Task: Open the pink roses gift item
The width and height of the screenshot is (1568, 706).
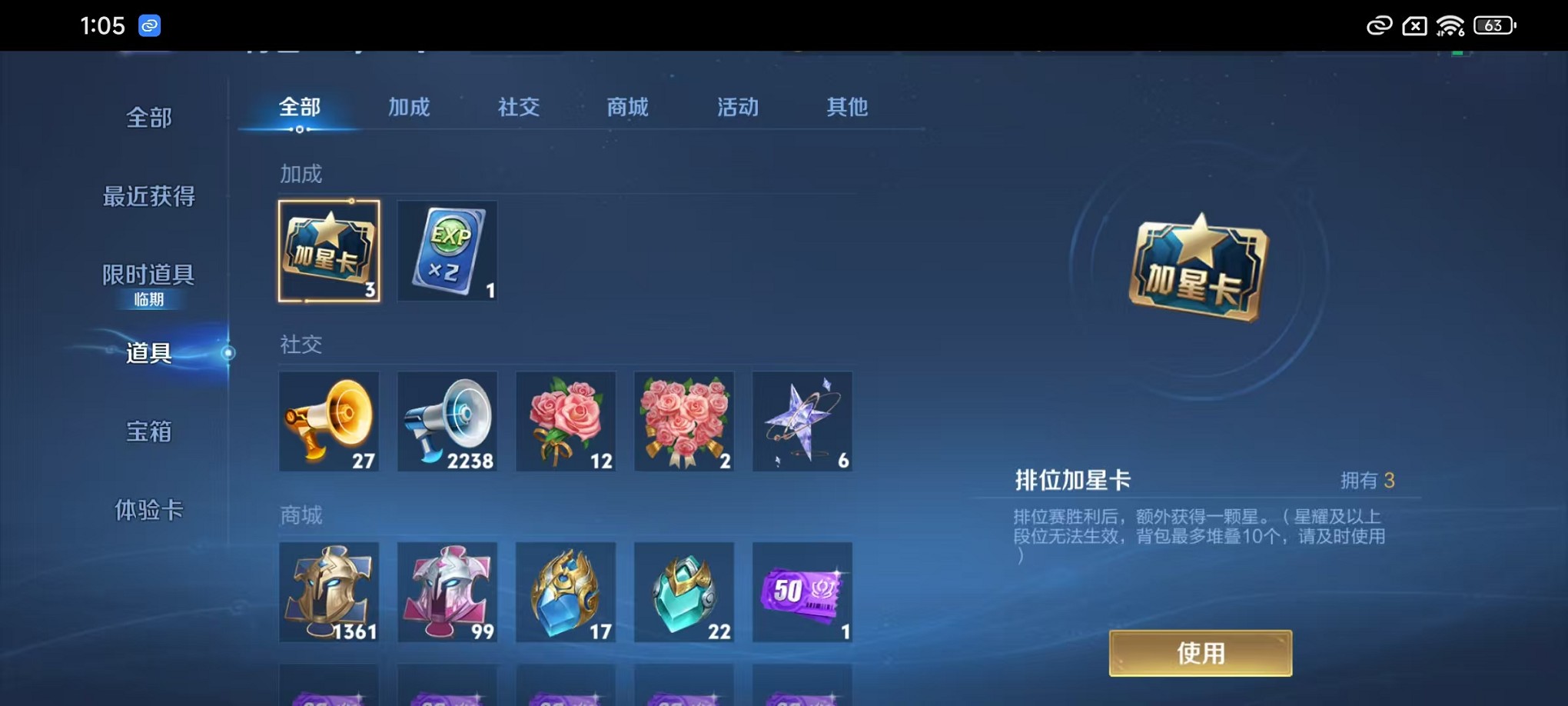Action: tap(566, 421)
